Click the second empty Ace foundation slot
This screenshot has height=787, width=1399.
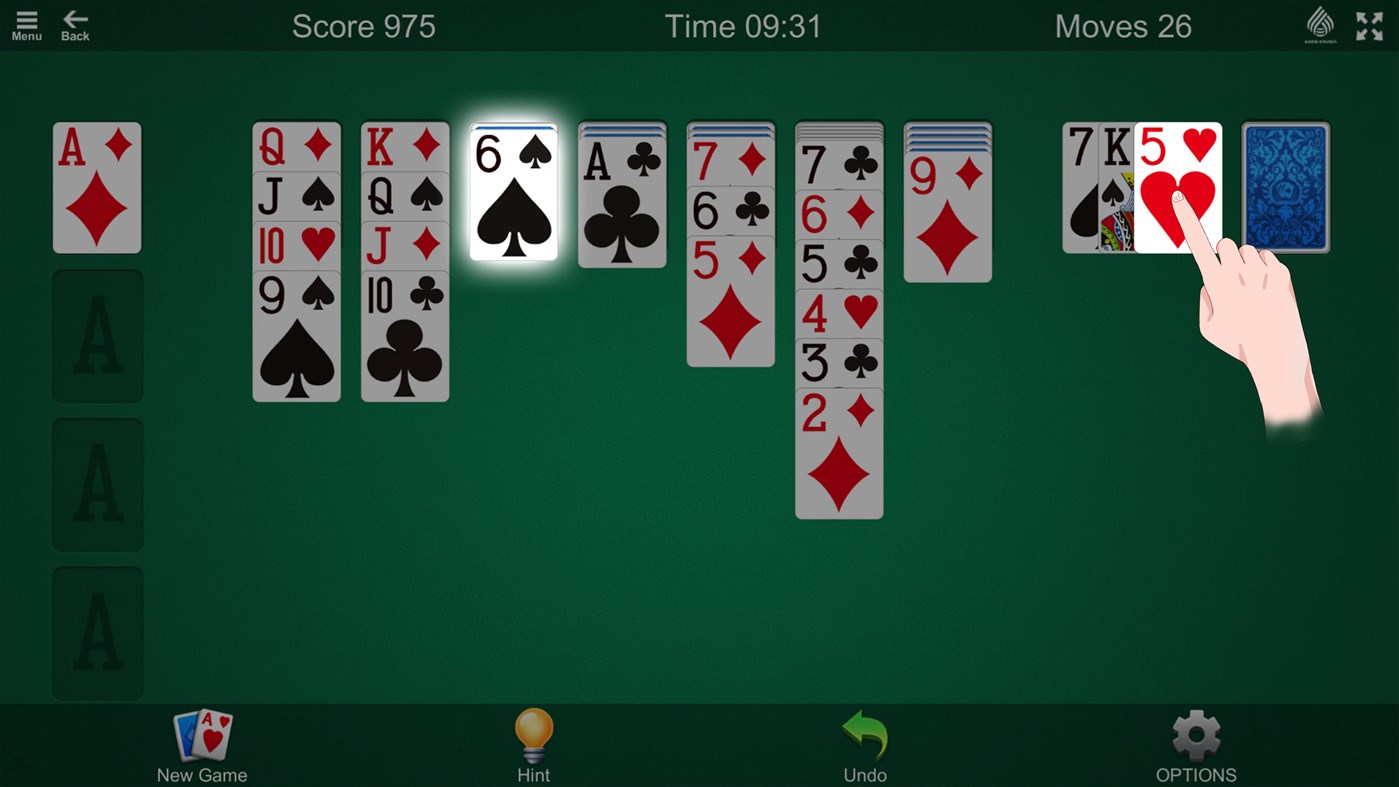pos(97,485)
